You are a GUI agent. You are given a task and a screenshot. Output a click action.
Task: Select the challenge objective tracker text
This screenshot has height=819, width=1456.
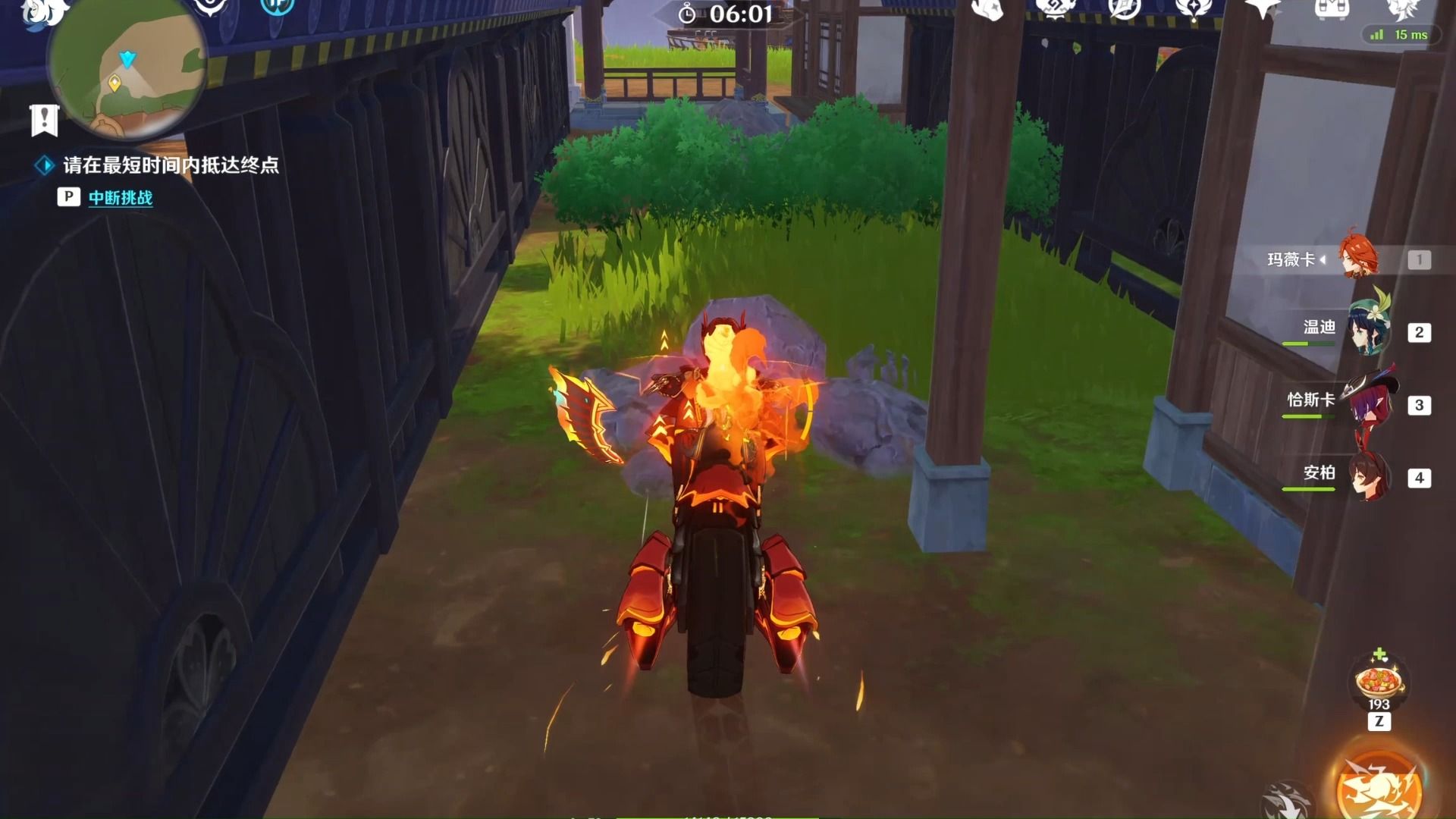pyautogui.click(x=171, y=165)
